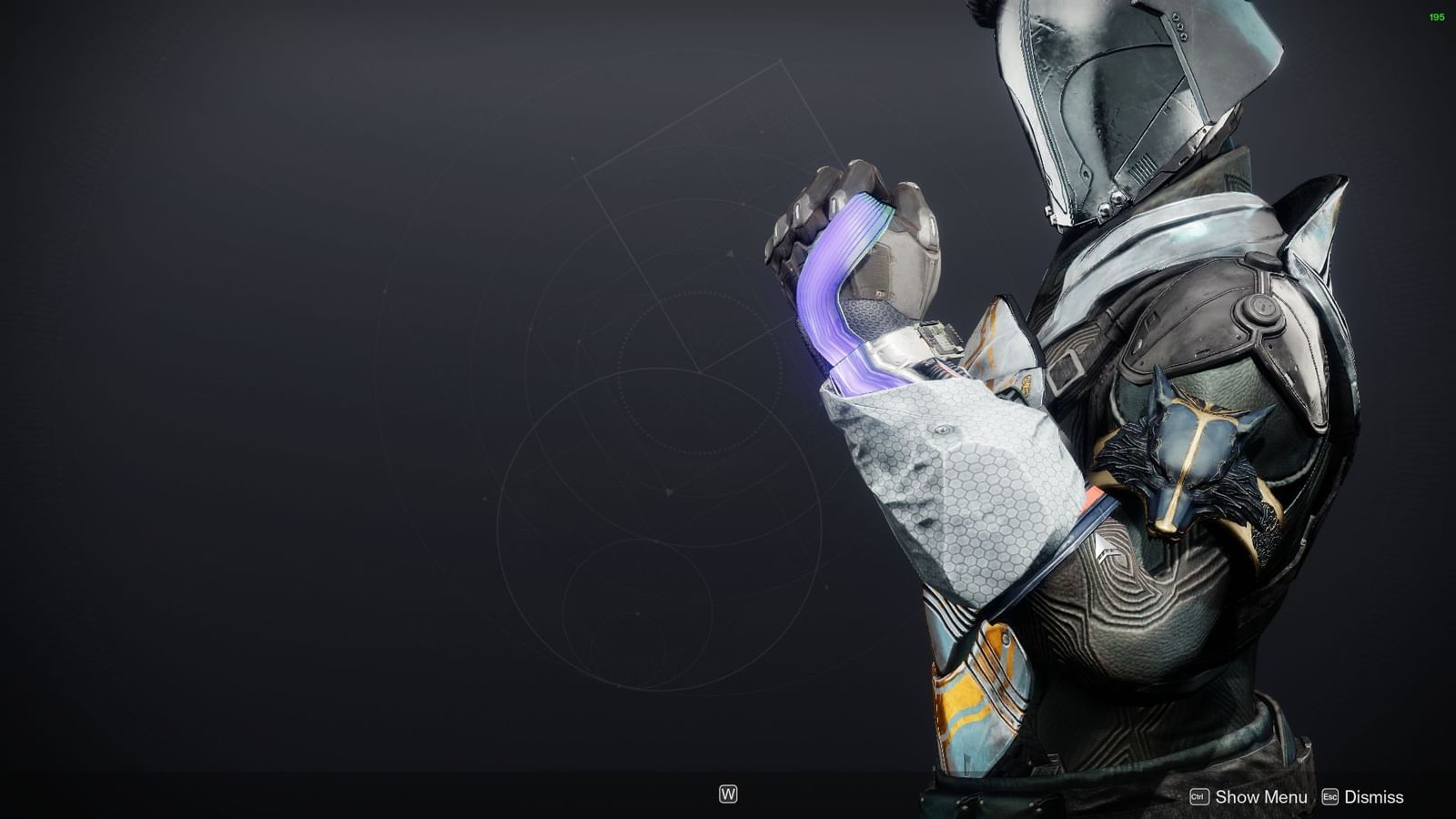1456x819 pixels.
Task: Click the Show Menu label text
Action: coord(1260,796)
